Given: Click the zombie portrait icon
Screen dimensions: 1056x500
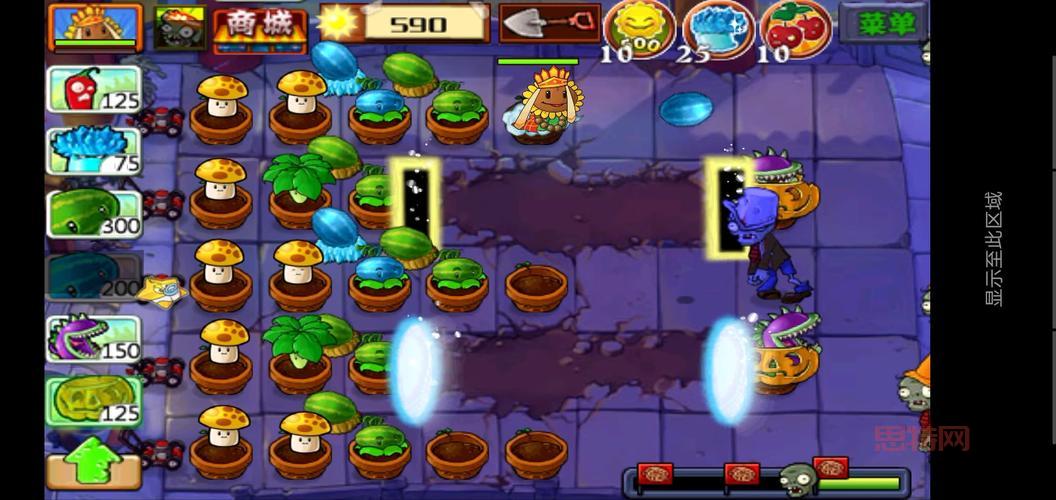Looking at the screenshot, I should [180, 27].
